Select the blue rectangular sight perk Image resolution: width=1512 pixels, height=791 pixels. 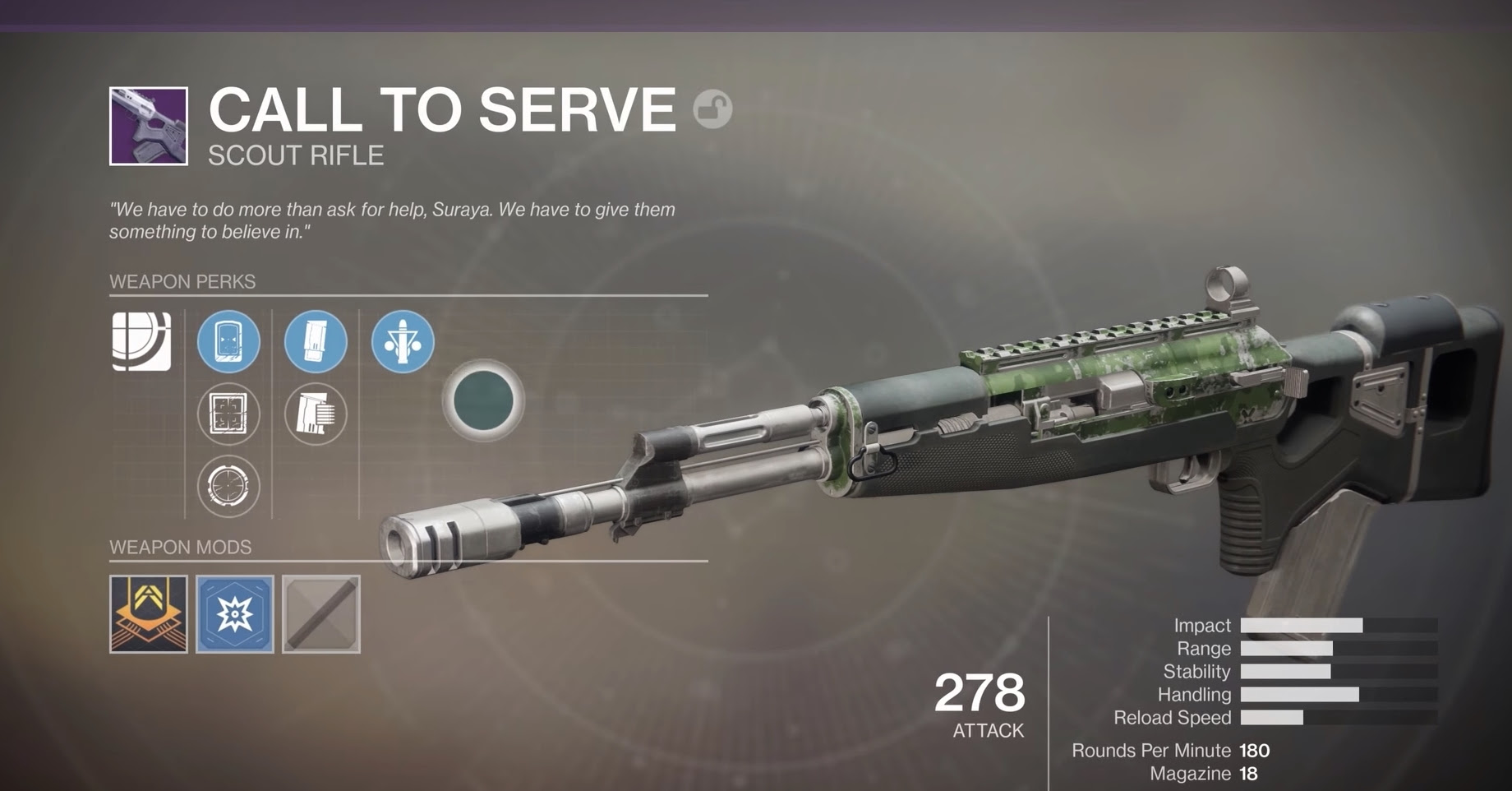(228, 343)
